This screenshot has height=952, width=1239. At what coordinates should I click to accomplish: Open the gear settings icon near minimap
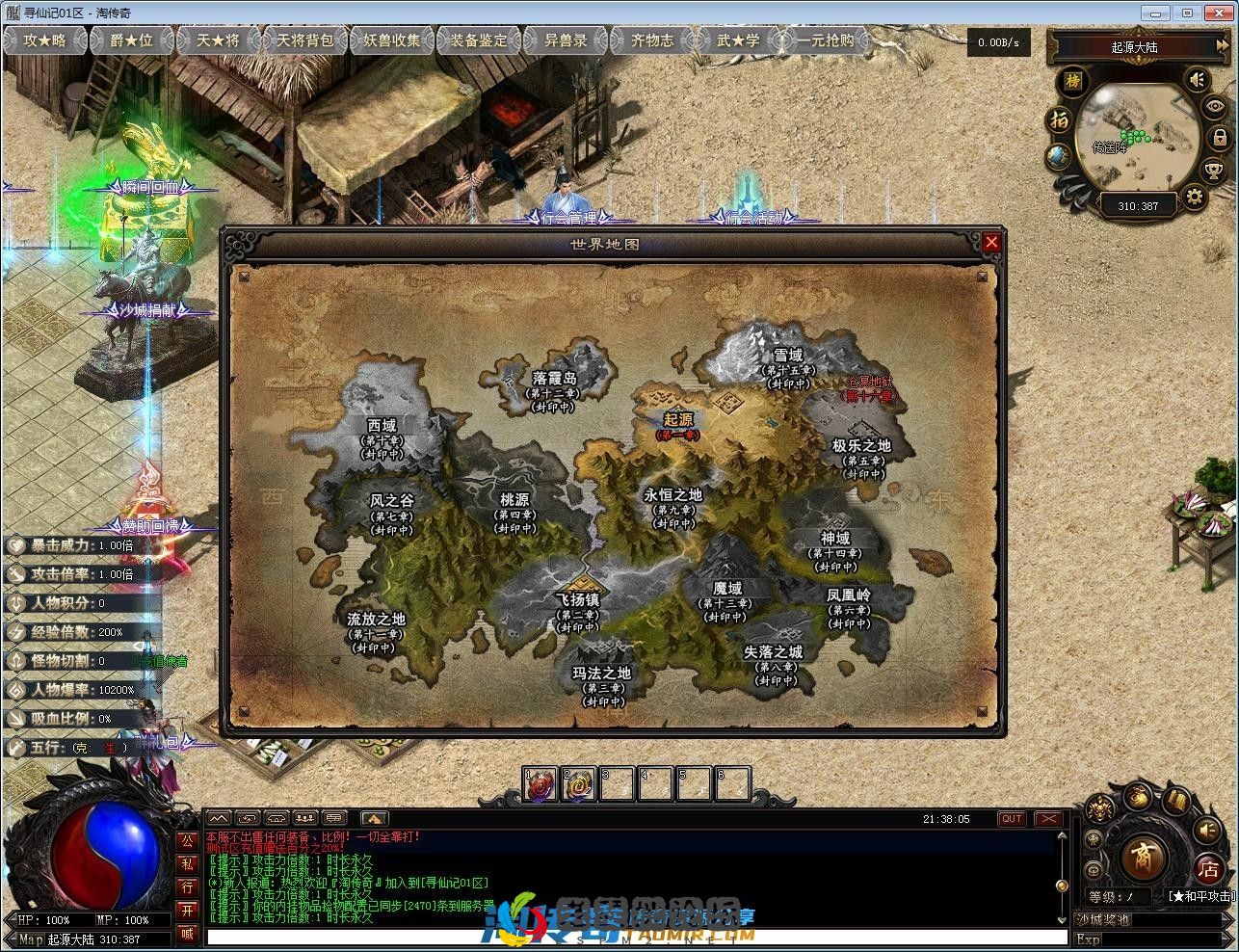pos(1195,198)
